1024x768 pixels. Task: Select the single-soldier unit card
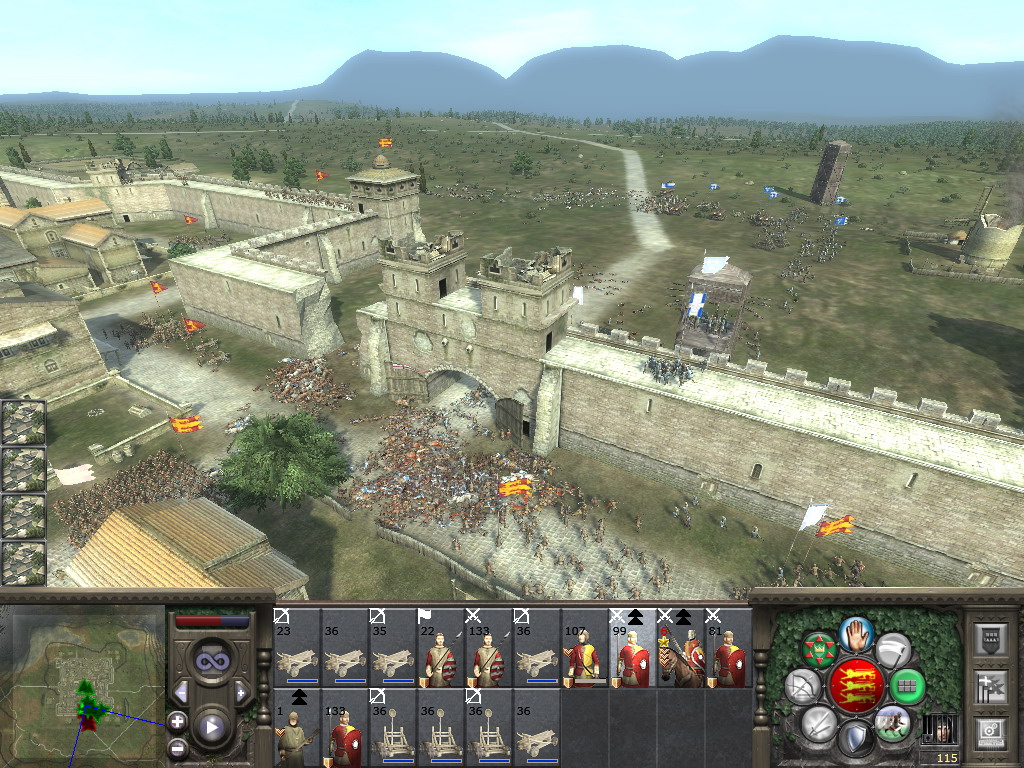[x=297, y=727]
